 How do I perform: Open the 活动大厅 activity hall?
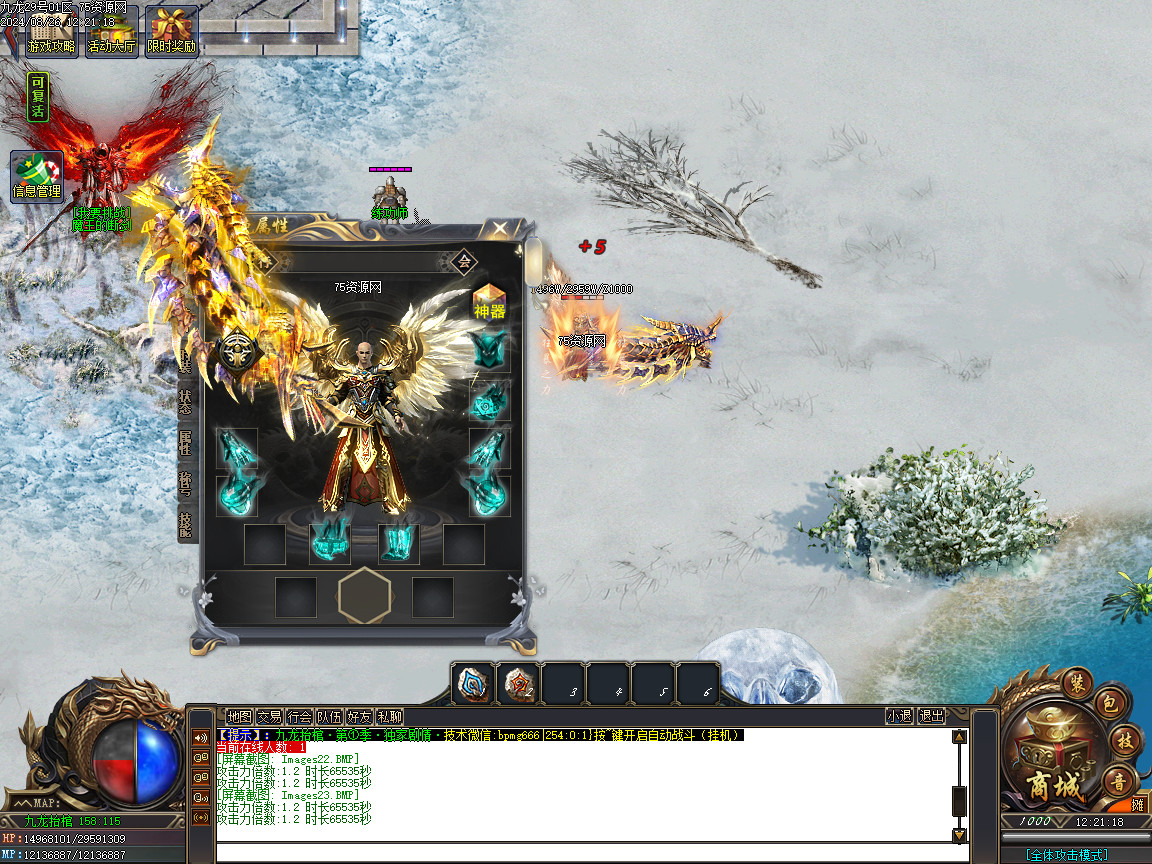[x=111, y=31]
